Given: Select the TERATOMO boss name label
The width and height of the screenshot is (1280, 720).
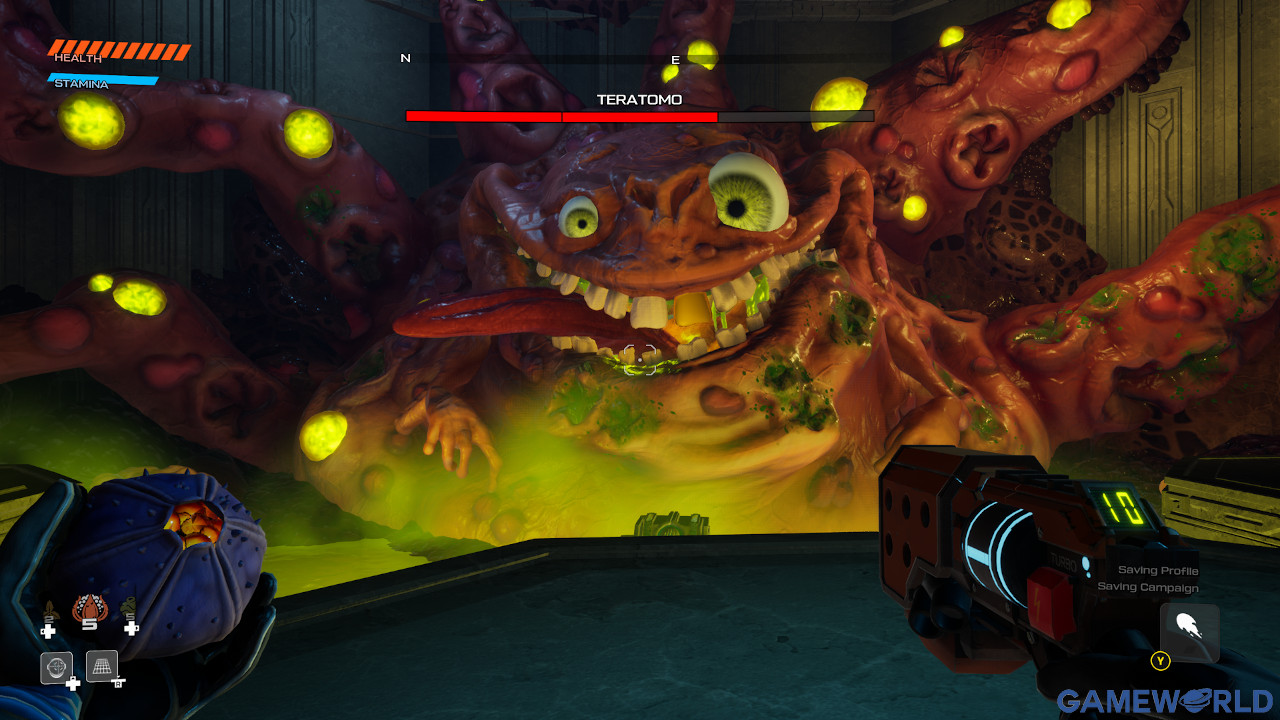Looking at the screenshot, I should point(639,99).
